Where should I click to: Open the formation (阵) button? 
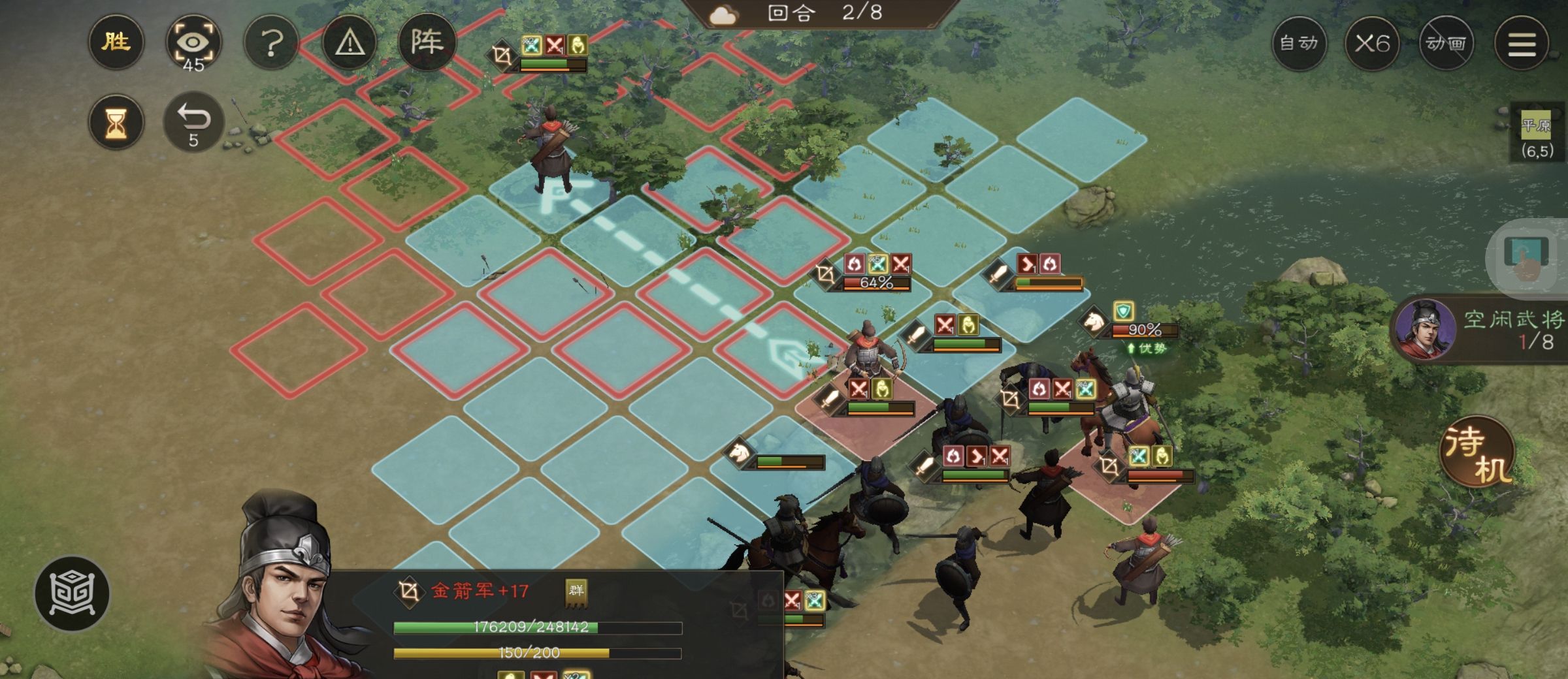427,43
